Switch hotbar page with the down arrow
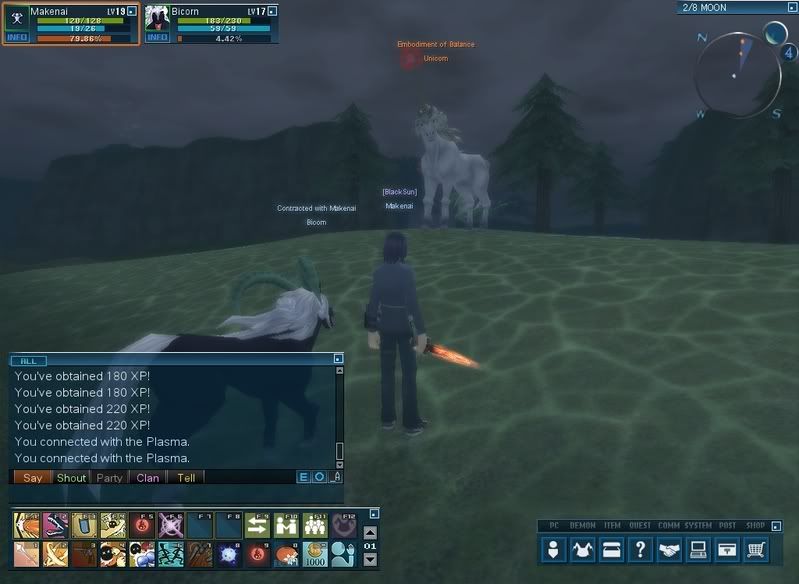 370,561
